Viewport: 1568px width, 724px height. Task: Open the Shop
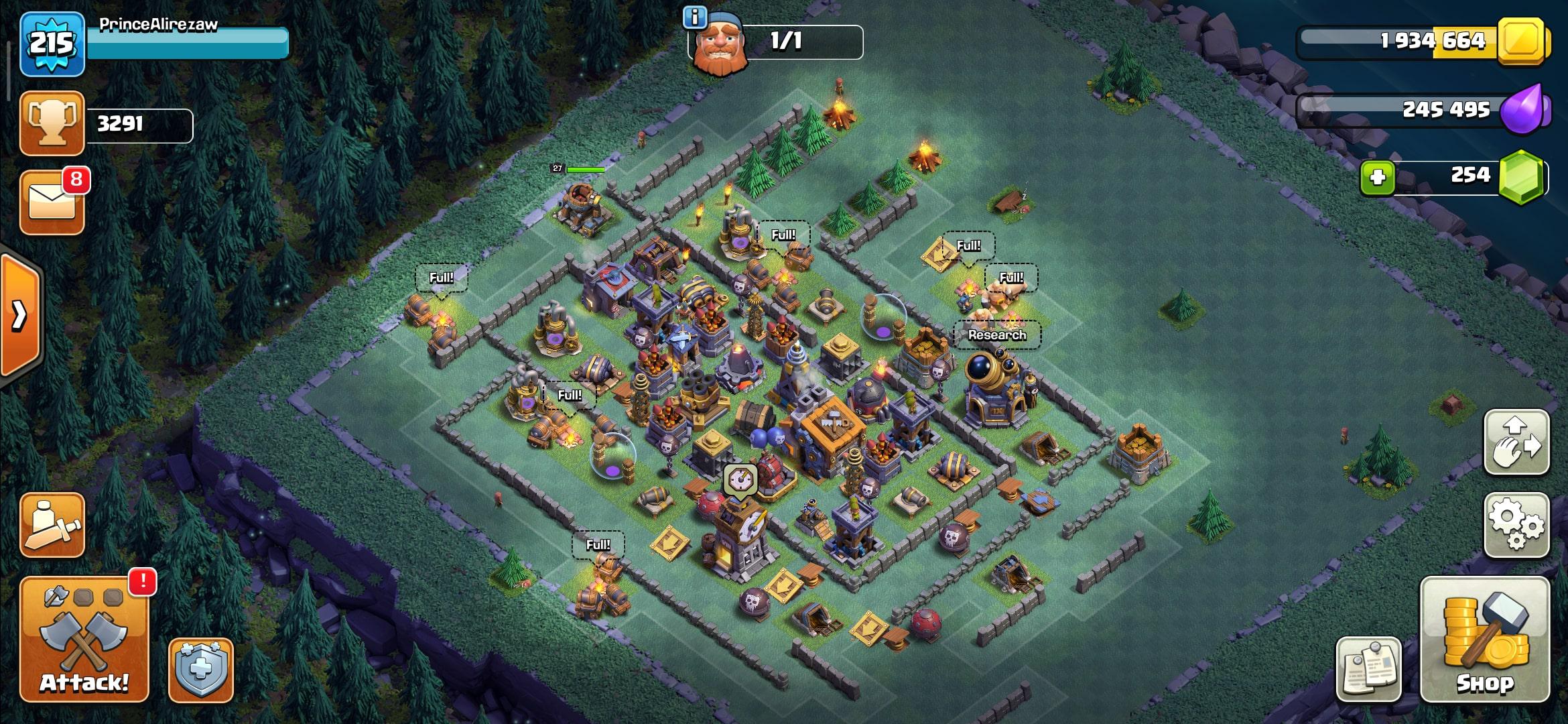pyautogui.click(x=1484, y=639)
